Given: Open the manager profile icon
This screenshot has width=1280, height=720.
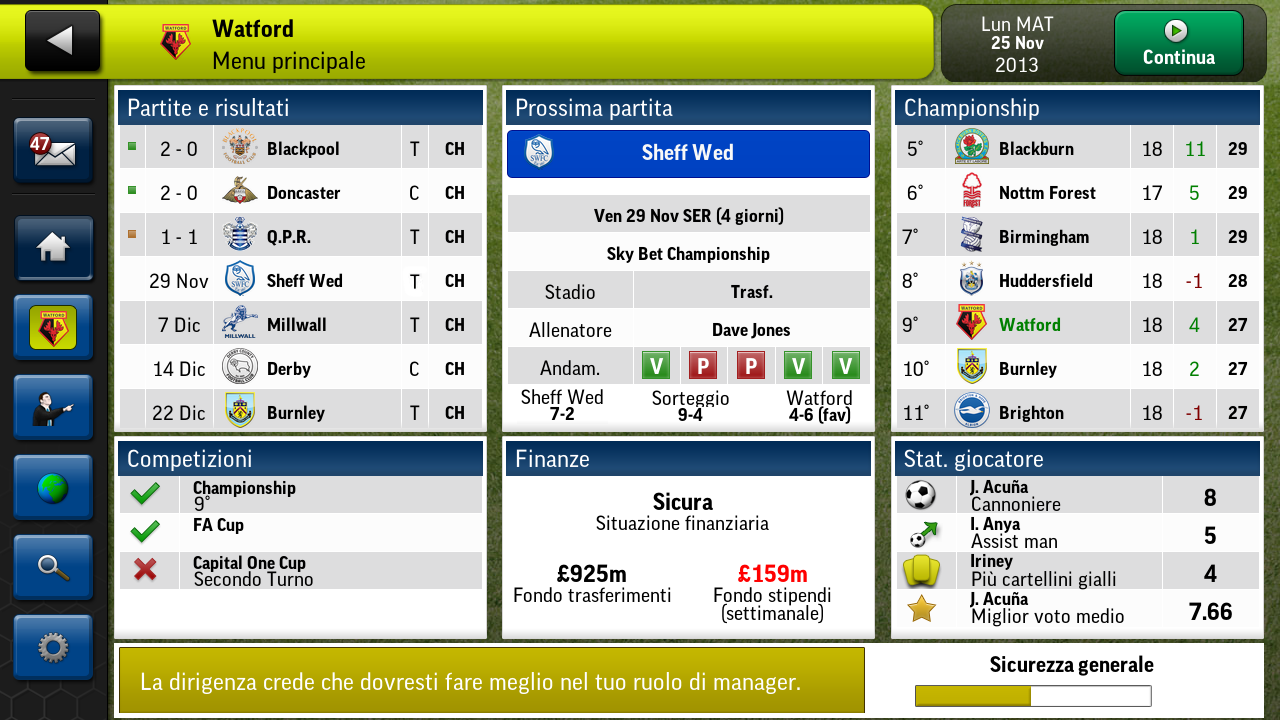Looking at the screenshot, I should click(x=53, y=407).
